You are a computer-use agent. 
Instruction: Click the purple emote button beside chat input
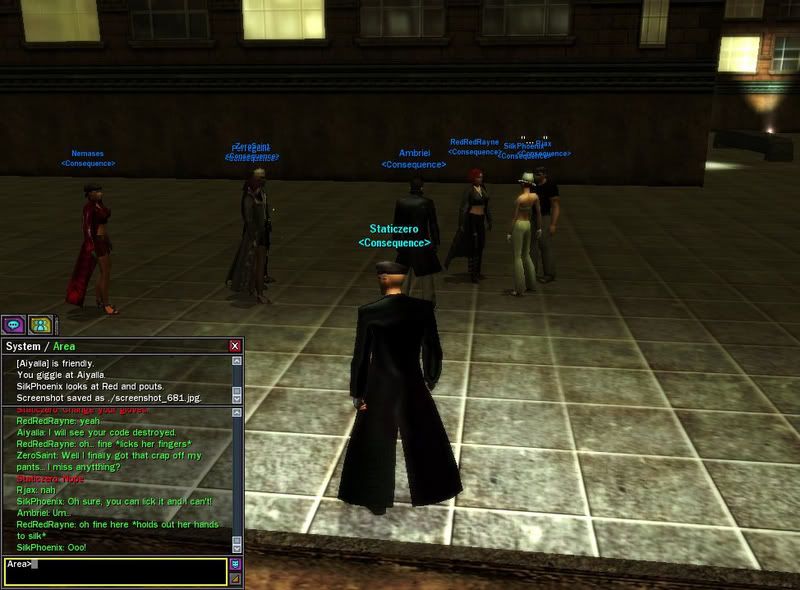point(236,564)
